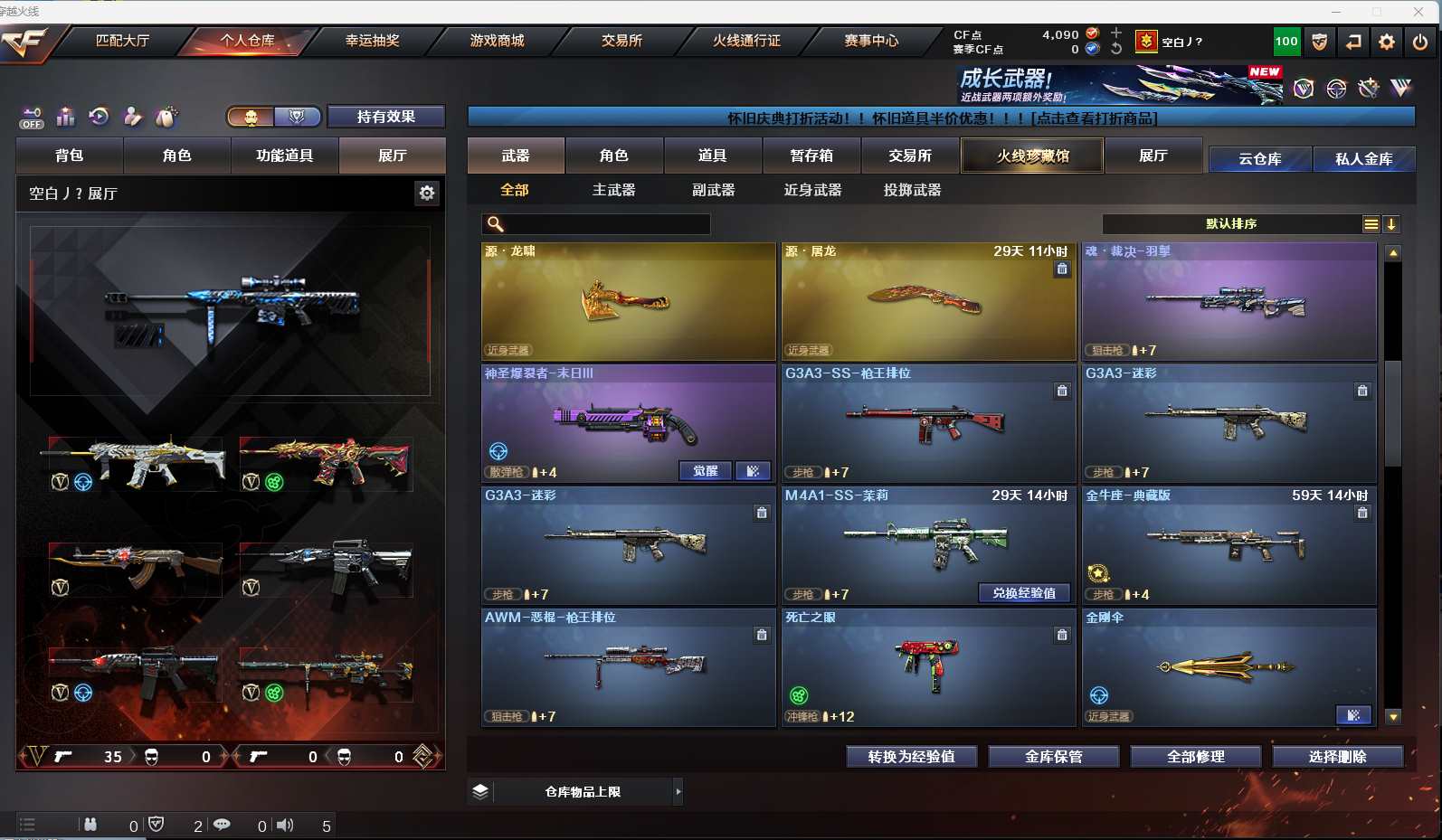Screen dimensions: 1442x840
Task: Open the 默认排序 sort dropdown
Action: (1231, 224)
